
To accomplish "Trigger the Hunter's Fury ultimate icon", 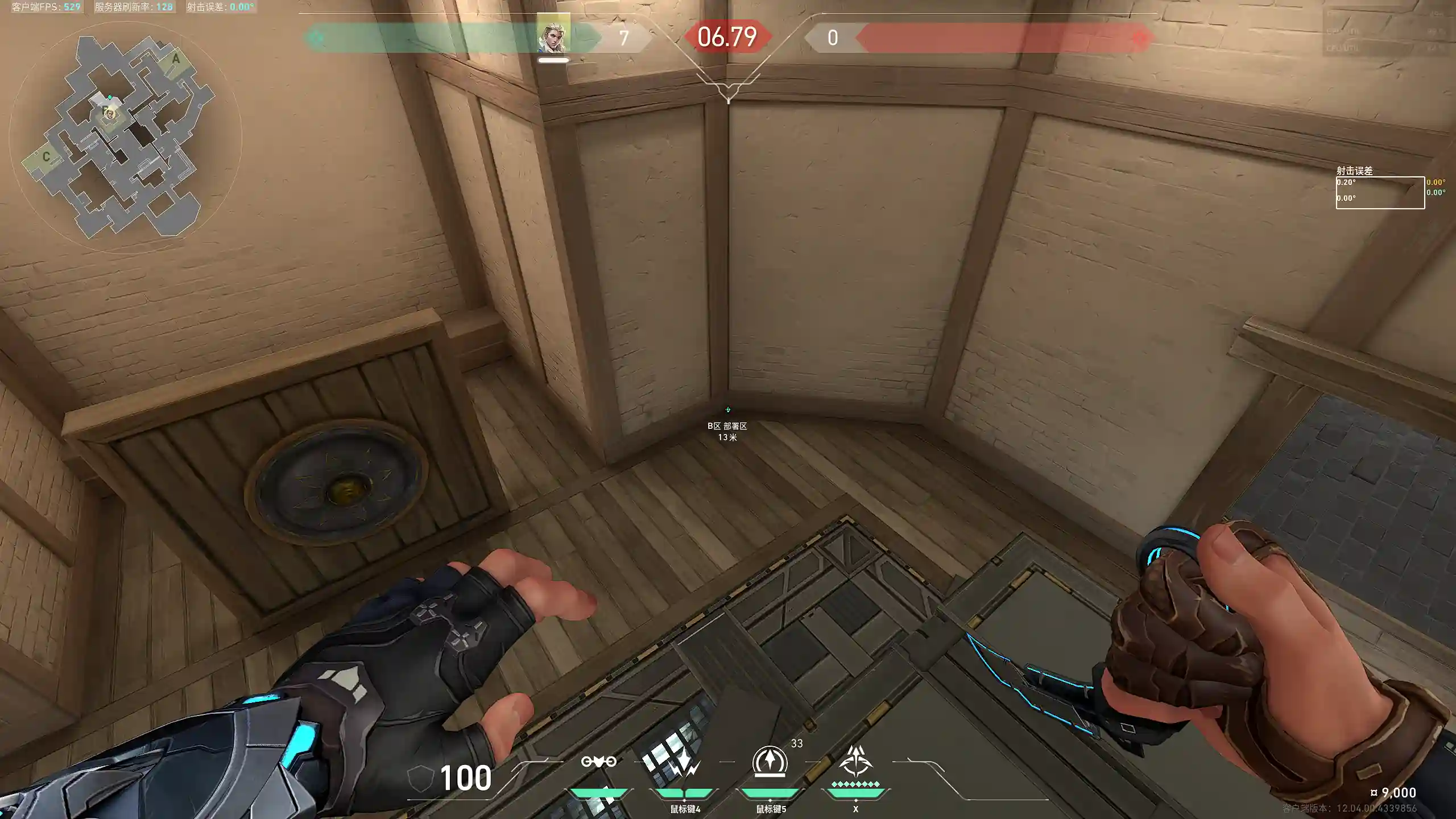I will [x=855, y=762].
